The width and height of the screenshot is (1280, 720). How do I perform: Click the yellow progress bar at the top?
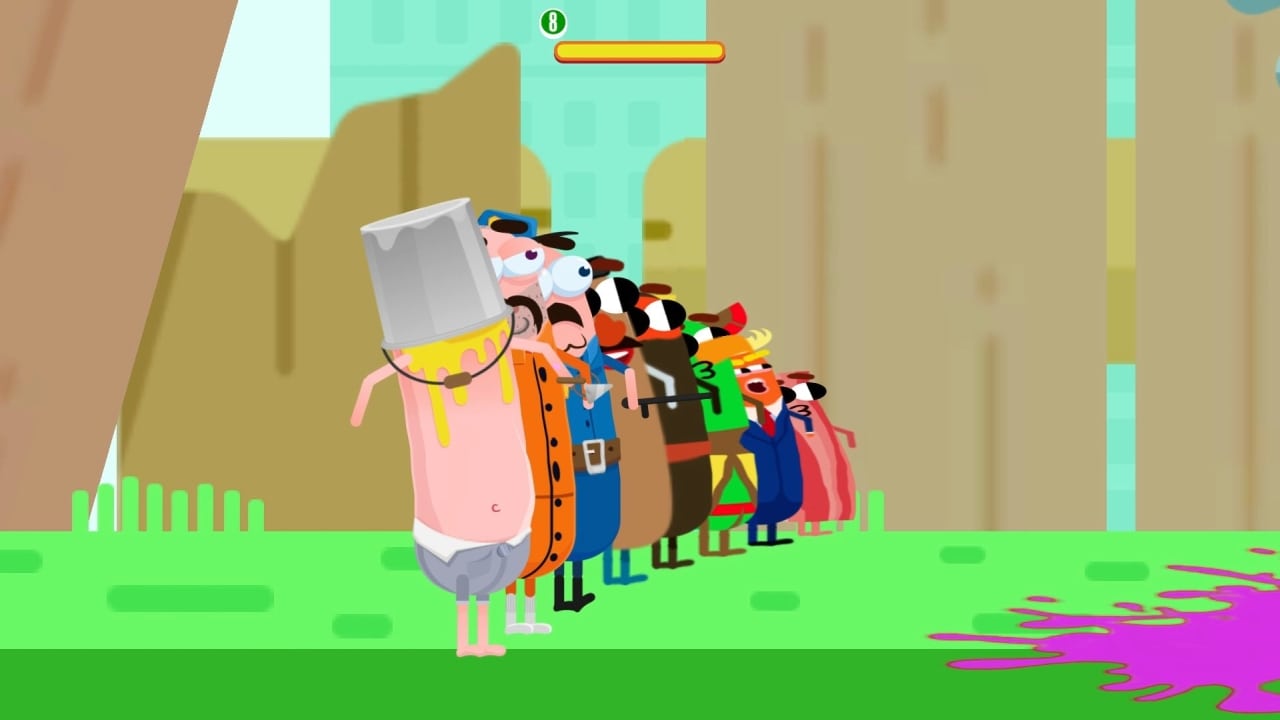(x=640, y=50)
